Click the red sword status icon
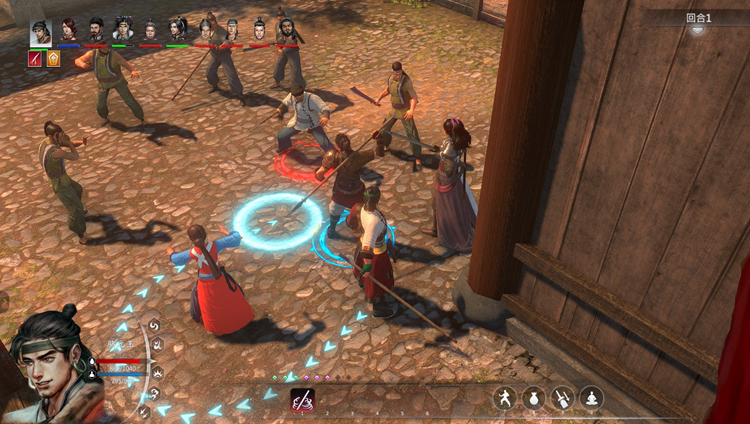 click(x=36, y=58)
